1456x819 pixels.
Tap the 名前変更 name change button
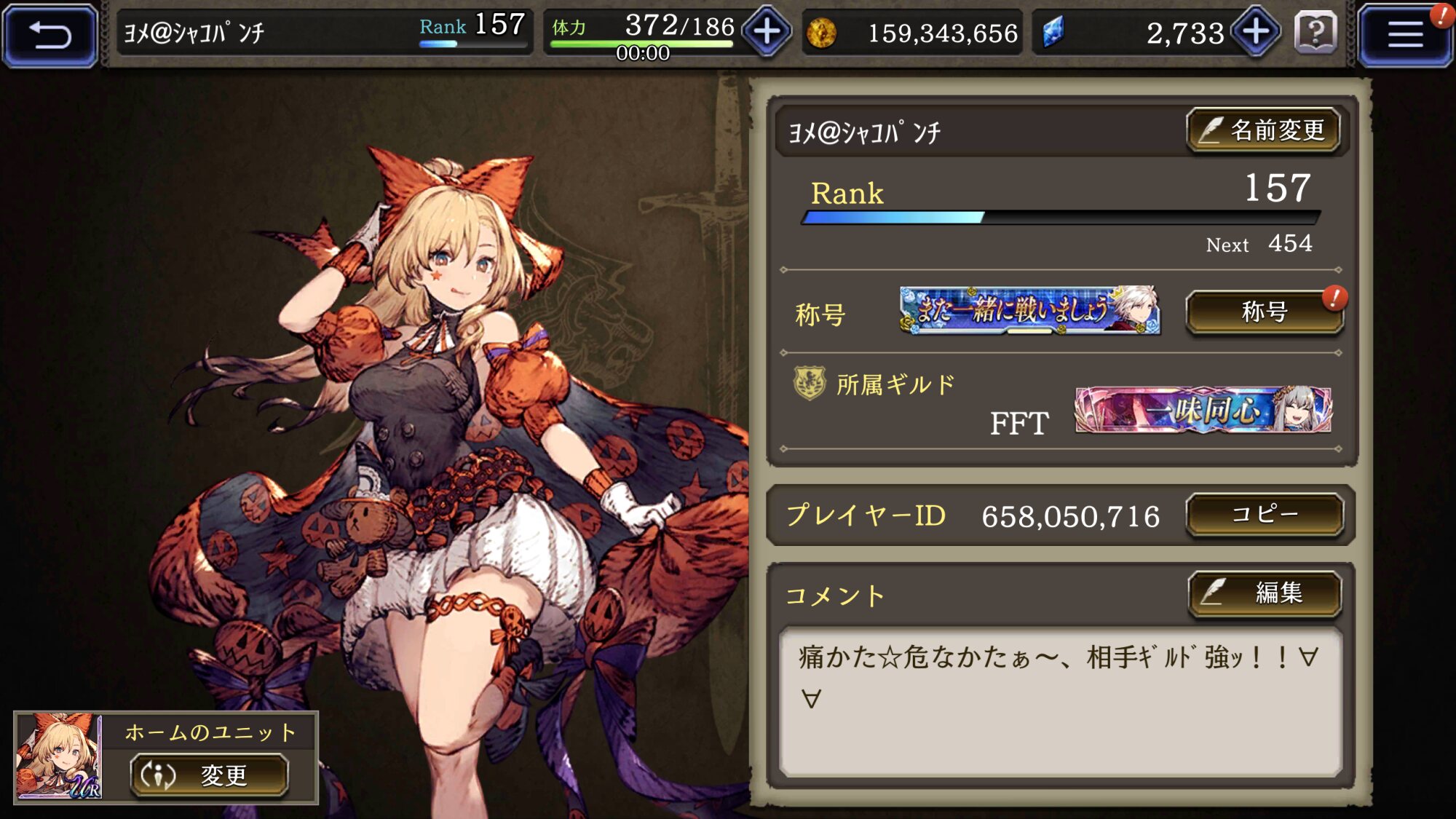point(1265,131)
